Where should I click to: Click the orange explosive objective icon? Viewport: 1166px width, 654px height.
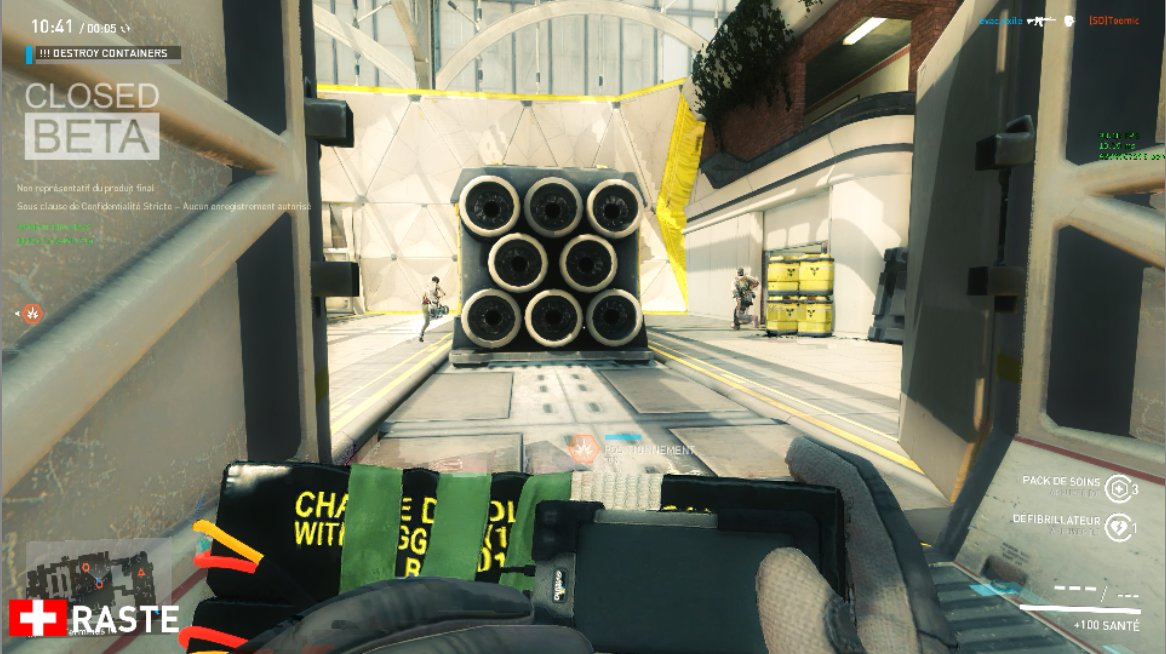click(33, 314)
